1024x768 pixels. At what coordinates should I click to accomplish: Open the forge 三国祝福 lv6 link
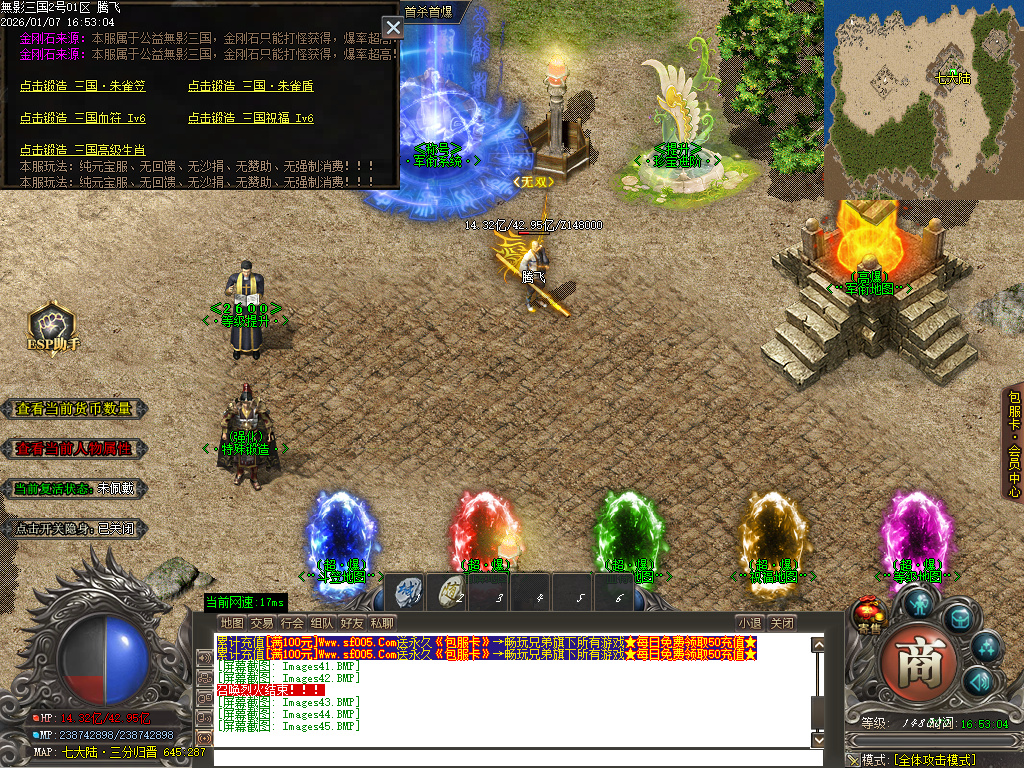point(250,118)
